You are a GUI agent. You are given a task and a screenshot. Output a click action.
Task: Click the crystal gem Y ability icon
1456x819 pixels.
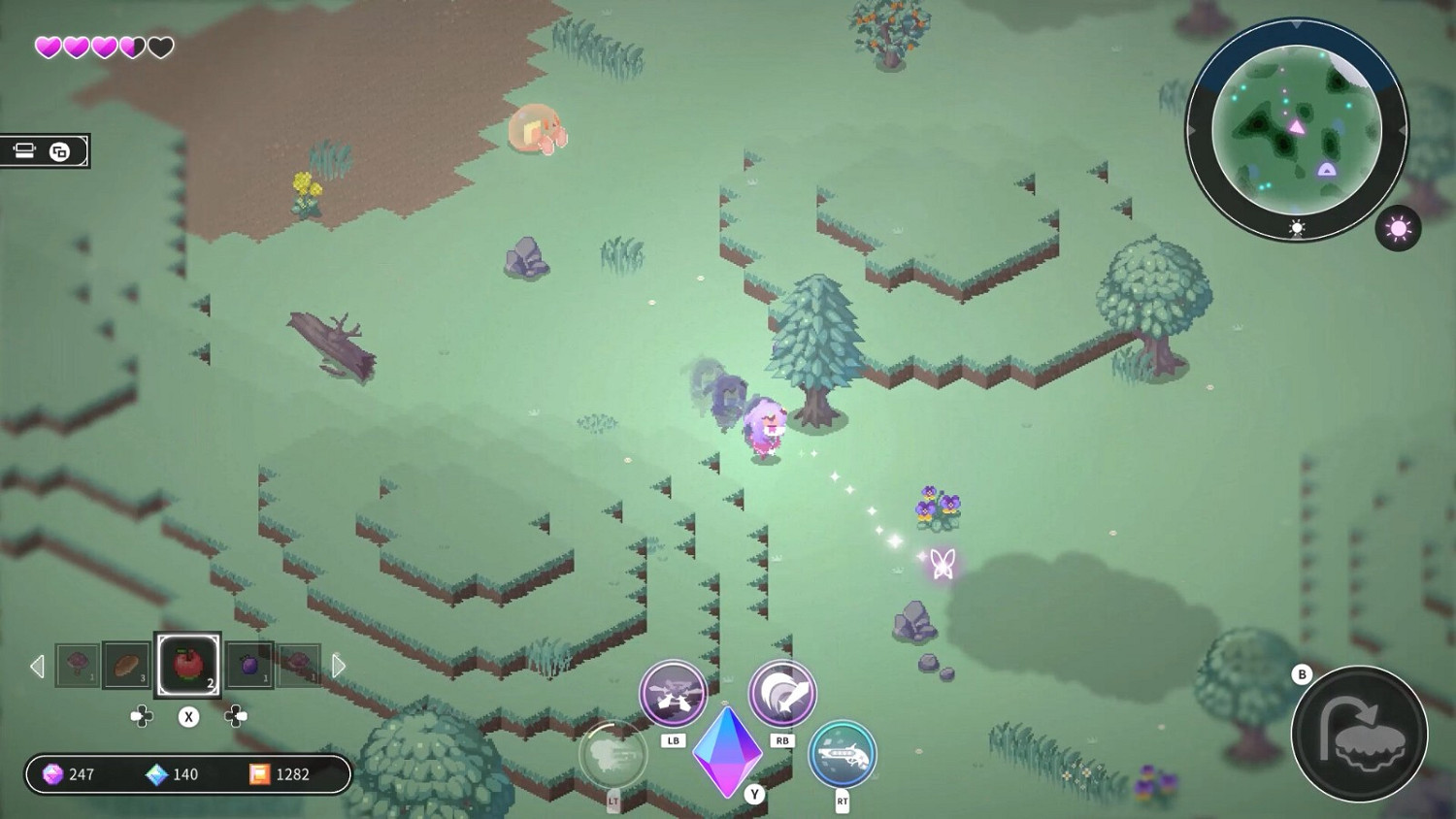pyautogui.click(x=727, y=752)
